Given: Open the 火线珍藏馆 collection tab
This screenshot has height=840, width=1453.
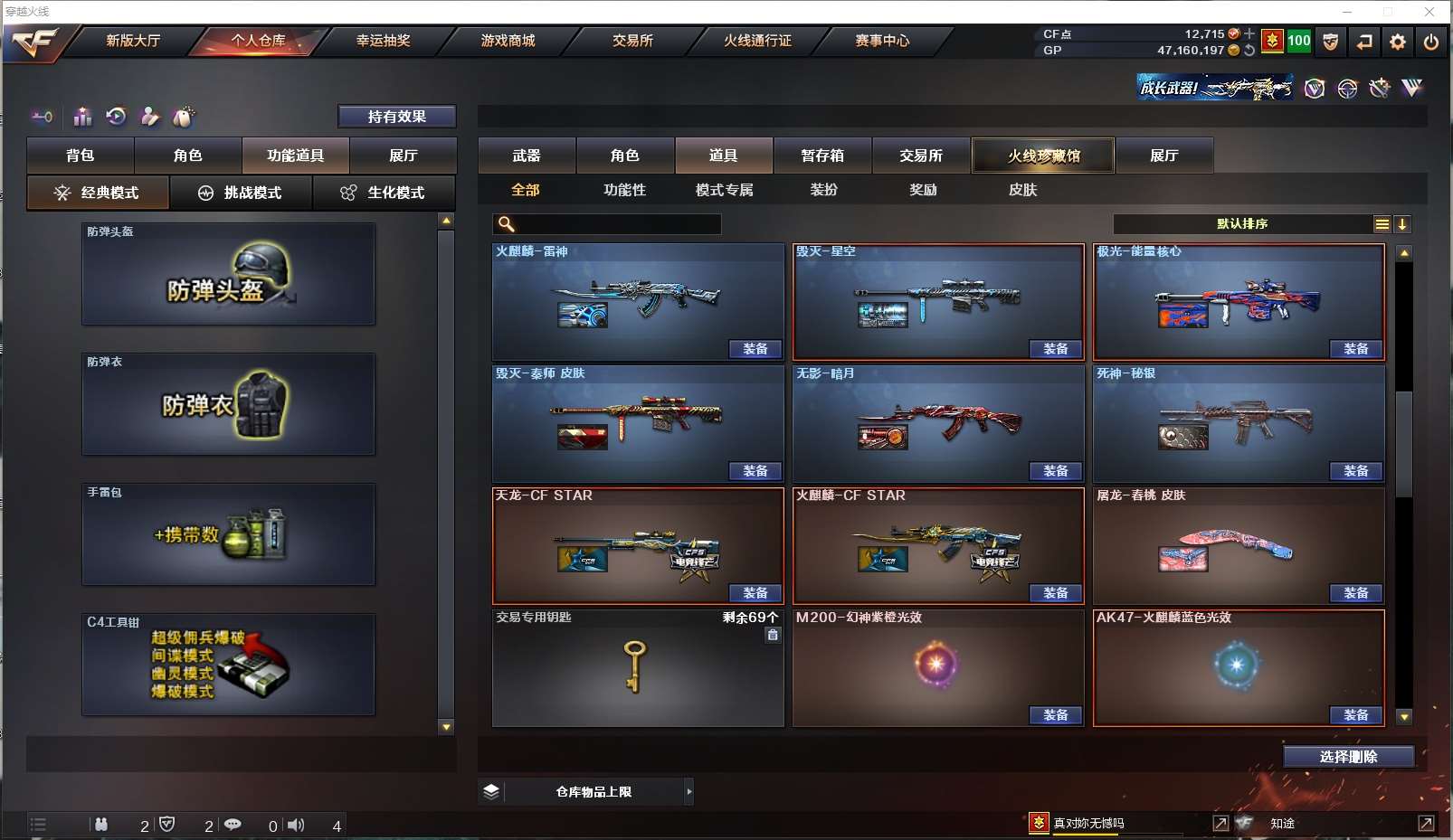Looking at the screenshot, I should (x=1043, y=156).
